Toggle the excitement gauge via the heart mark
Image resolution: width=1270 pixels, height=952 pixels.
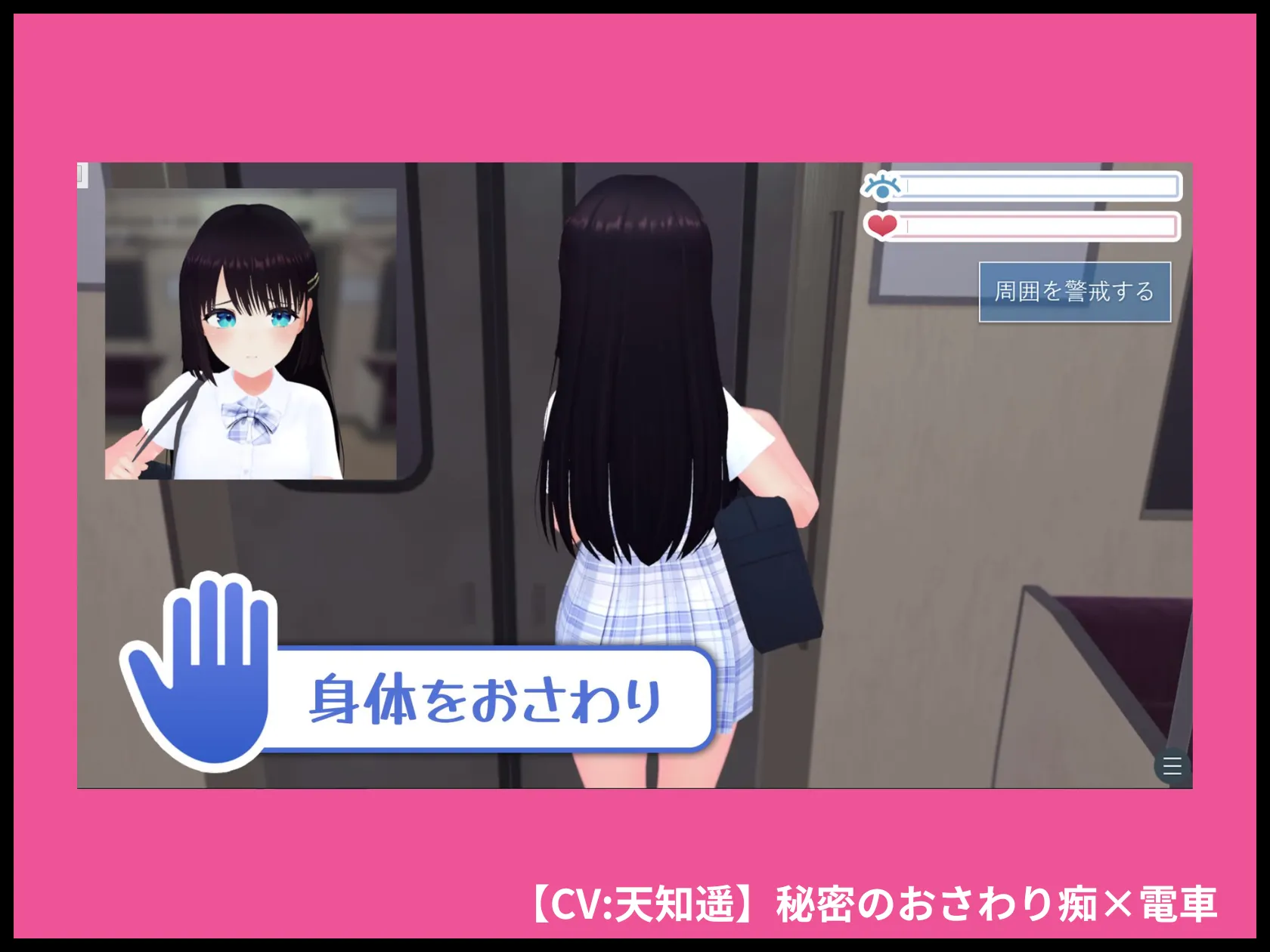(x=883, y=225)
